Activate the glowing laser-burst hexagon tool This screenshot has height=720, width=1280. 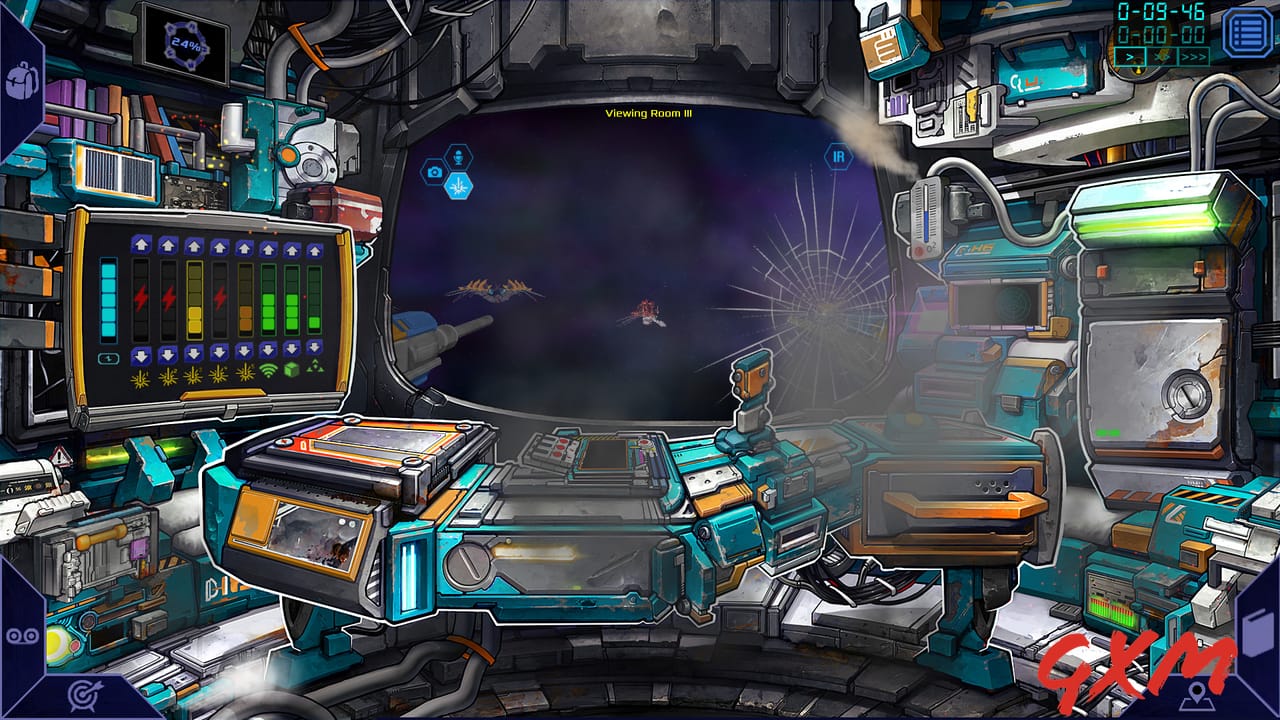[459, 187]
